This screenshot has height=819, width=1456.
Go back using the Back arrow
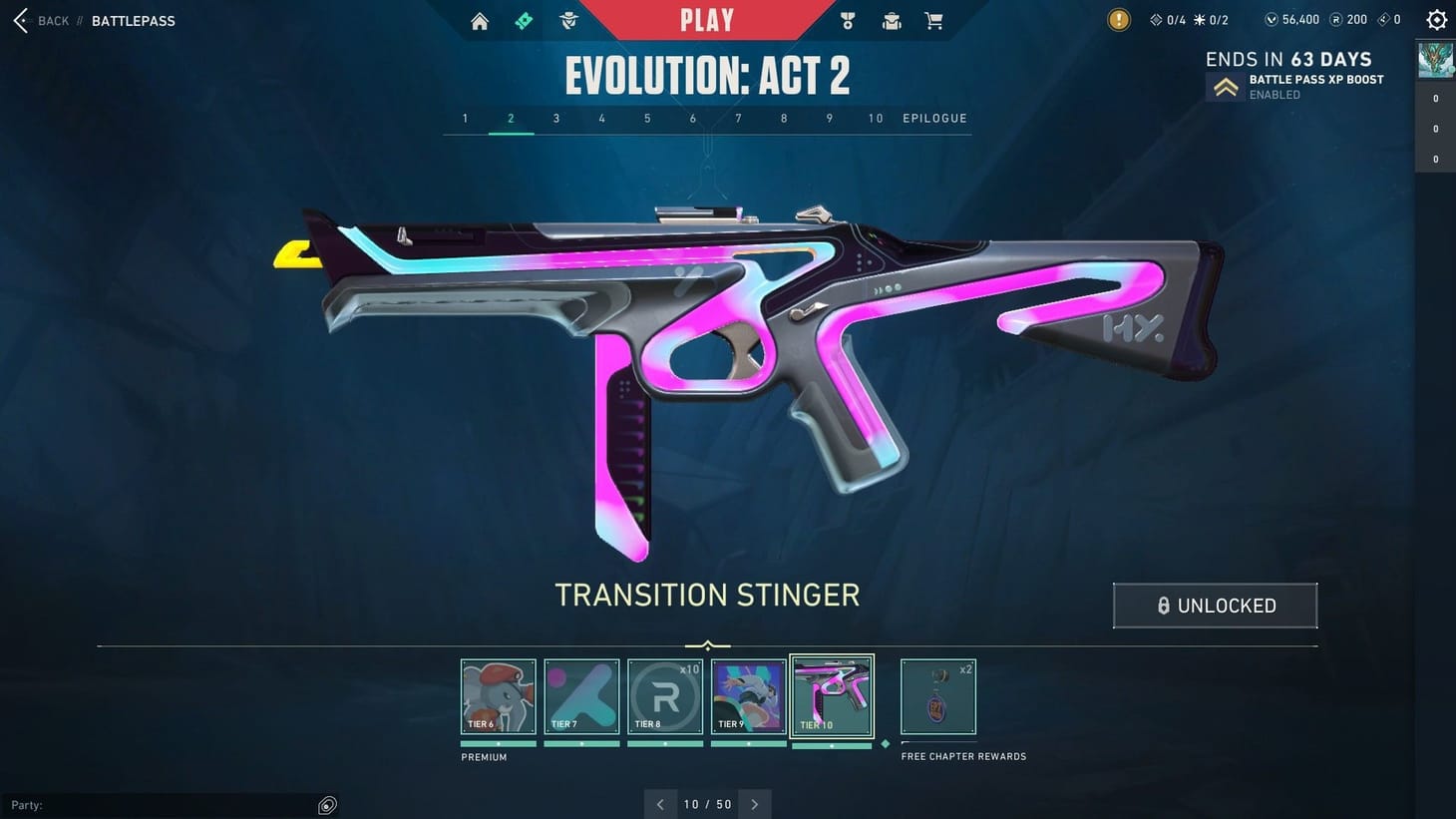tap(20, 20)
